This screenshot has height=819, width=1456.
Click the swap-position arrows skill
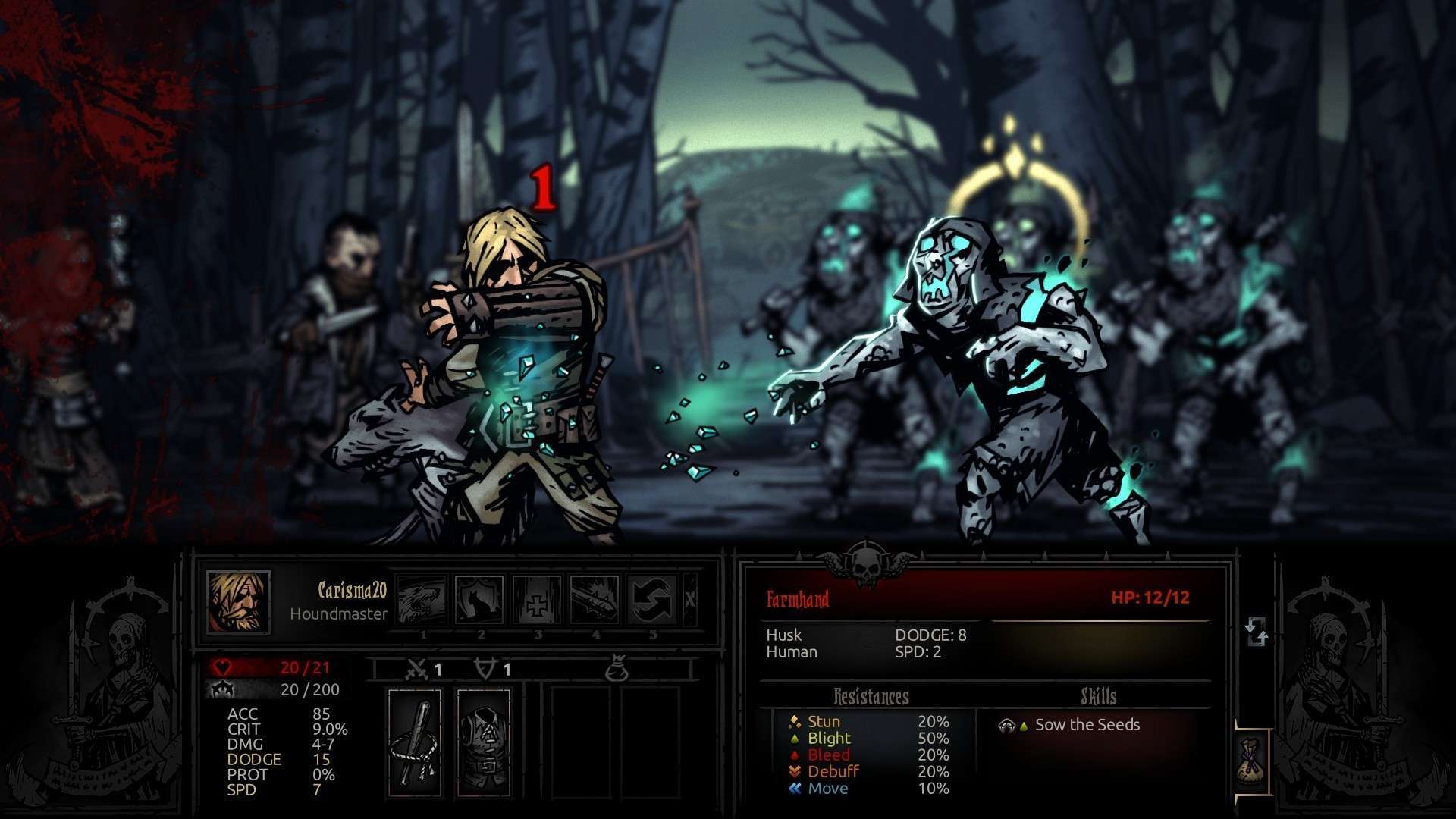[x=652, y=600]
